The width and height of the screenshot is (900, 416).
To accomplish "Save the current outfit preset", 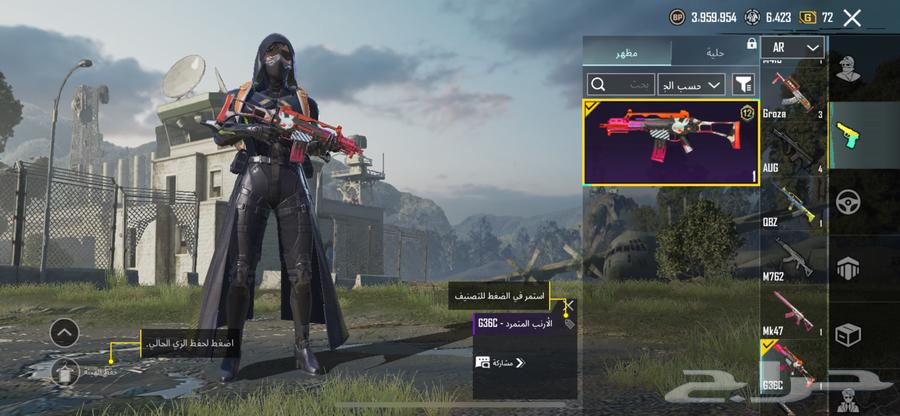I will click(64, 371).
